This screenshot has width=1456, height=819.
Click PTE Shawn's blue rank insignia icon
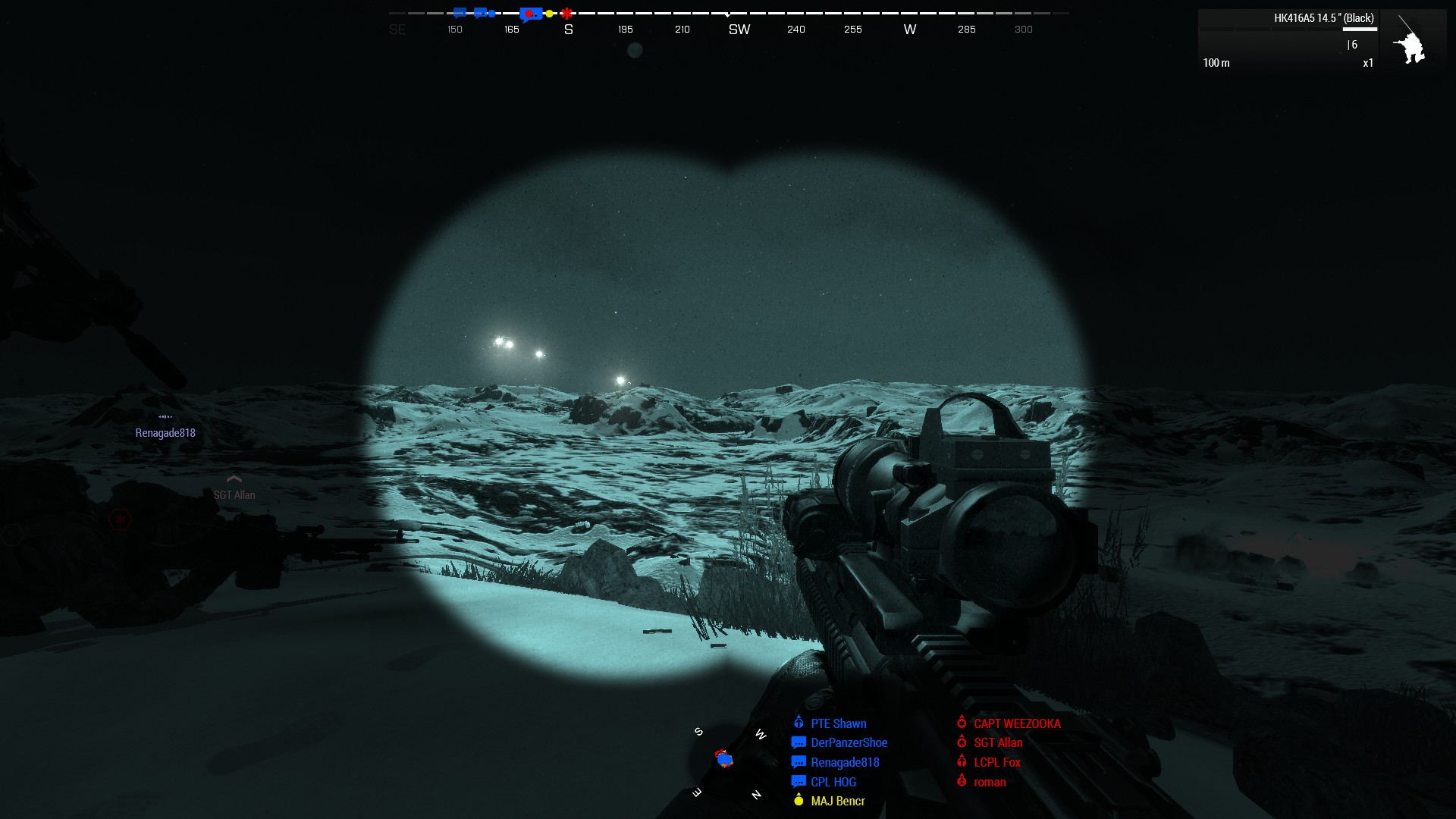coord(799,723)
